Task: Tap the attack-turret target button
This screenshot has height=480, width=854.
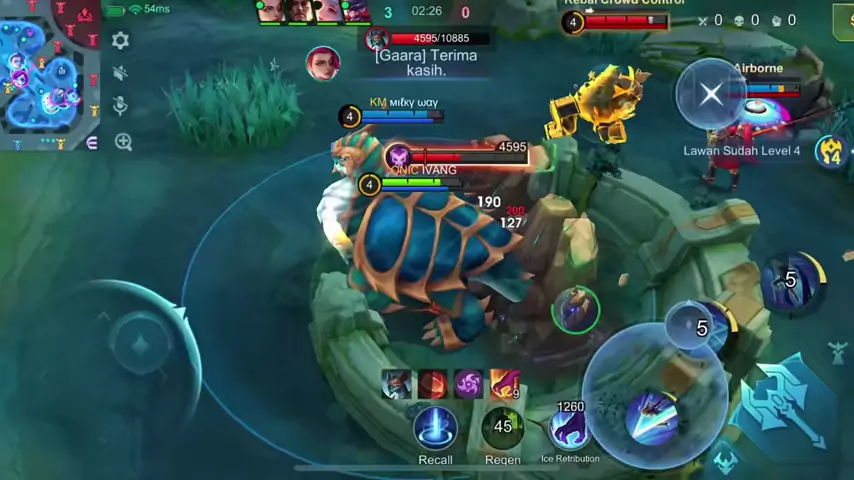Action: [838, 352]
